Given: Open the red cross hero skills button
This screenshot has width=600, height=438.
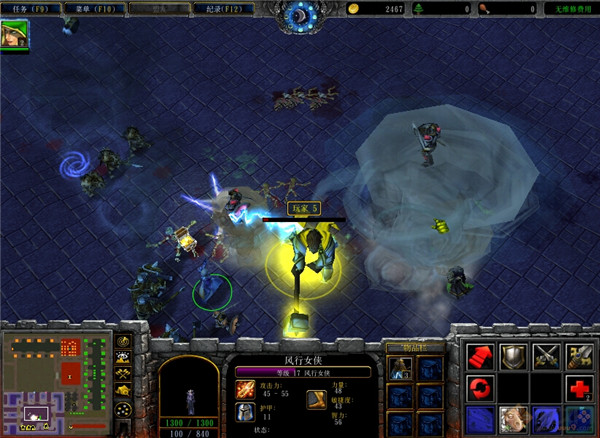Looking at the screenshot, I should click(x=579, y=387).
